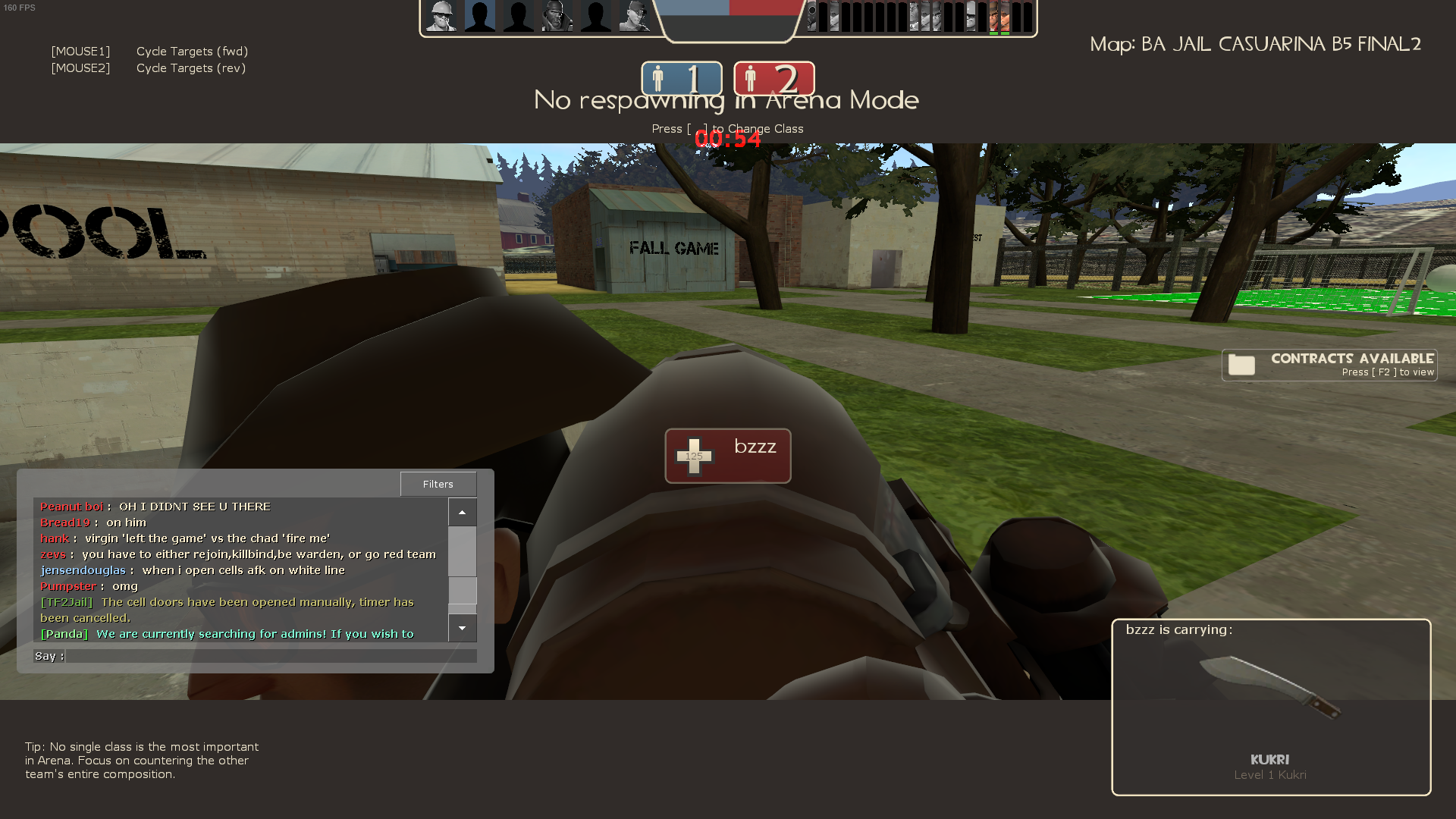This screenshot has height=819, width=1456.
Task: Select the Engineer avatar in the top scoreboard
Action: point(440,15)
